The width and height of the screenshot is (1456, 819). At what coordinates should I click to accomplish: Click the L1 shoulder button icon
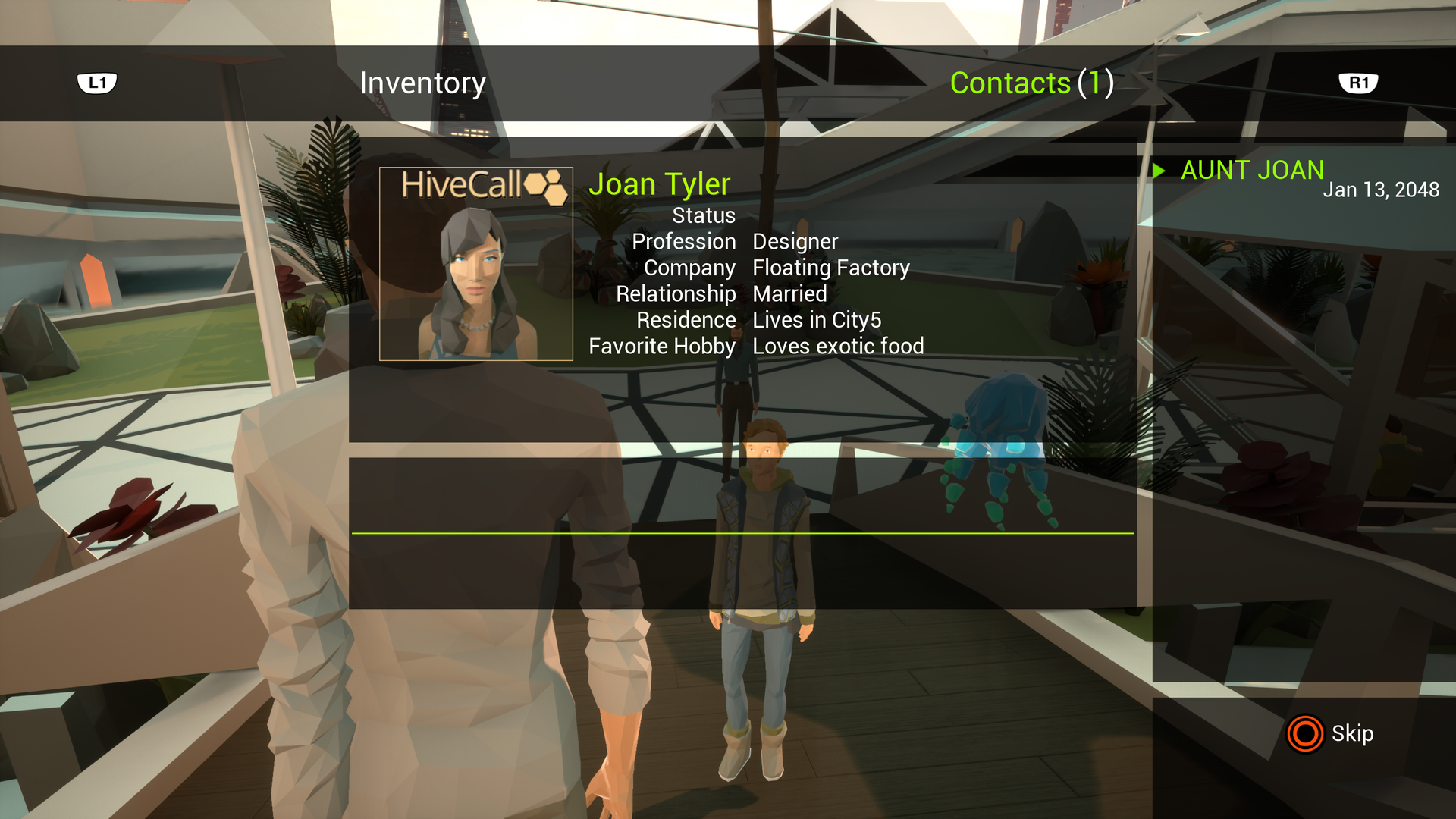pos(99,83)
